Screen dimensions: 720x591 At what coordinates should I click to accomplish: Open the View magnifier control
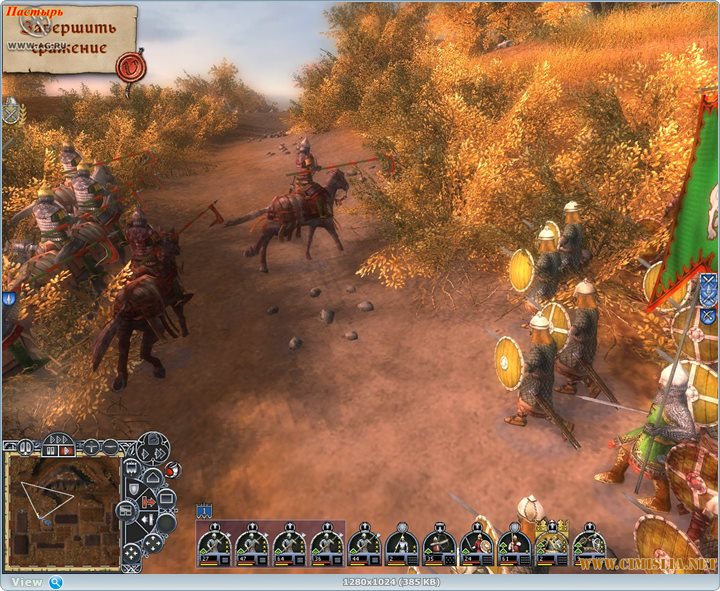click(56, 582)
